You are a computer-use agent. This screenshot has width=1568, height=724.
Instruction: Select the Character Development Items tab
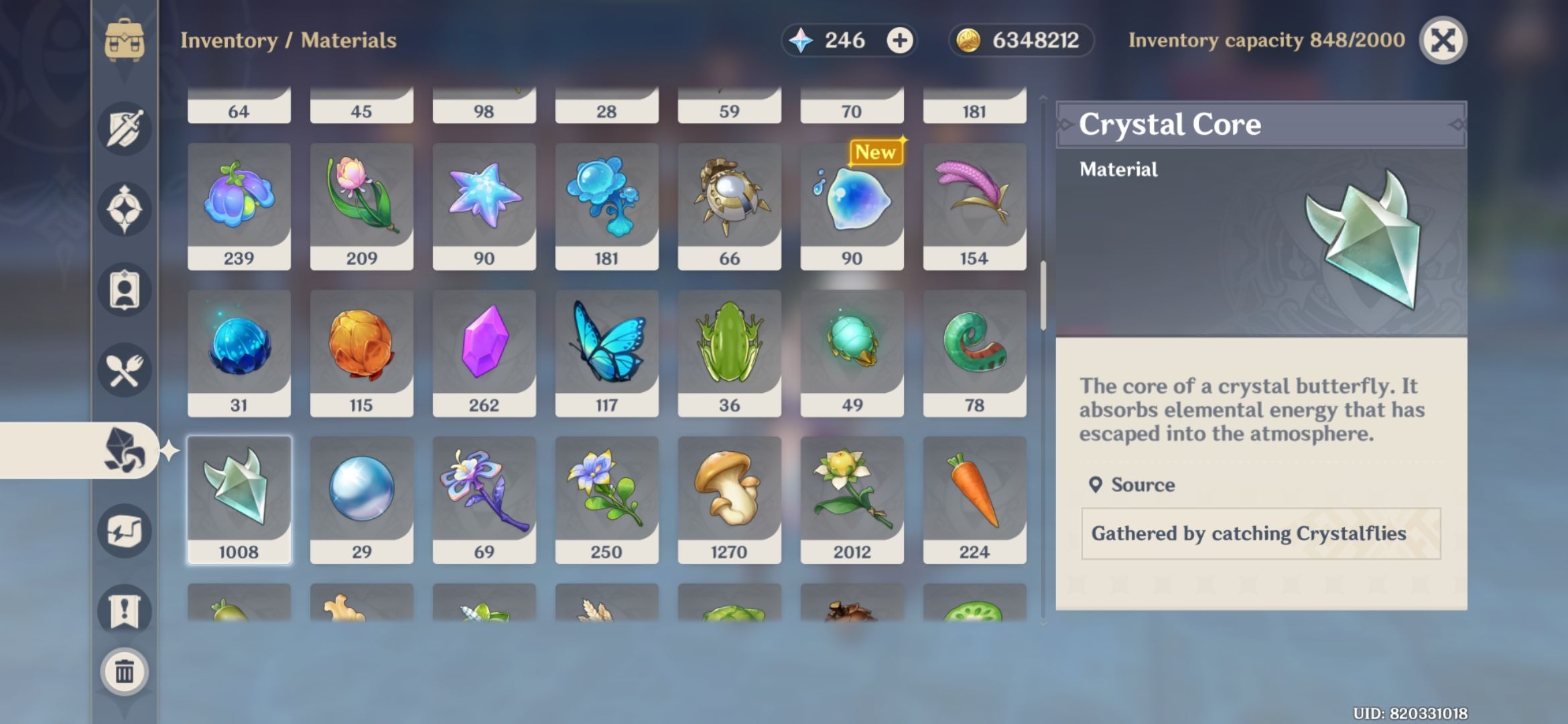[124, 290]
